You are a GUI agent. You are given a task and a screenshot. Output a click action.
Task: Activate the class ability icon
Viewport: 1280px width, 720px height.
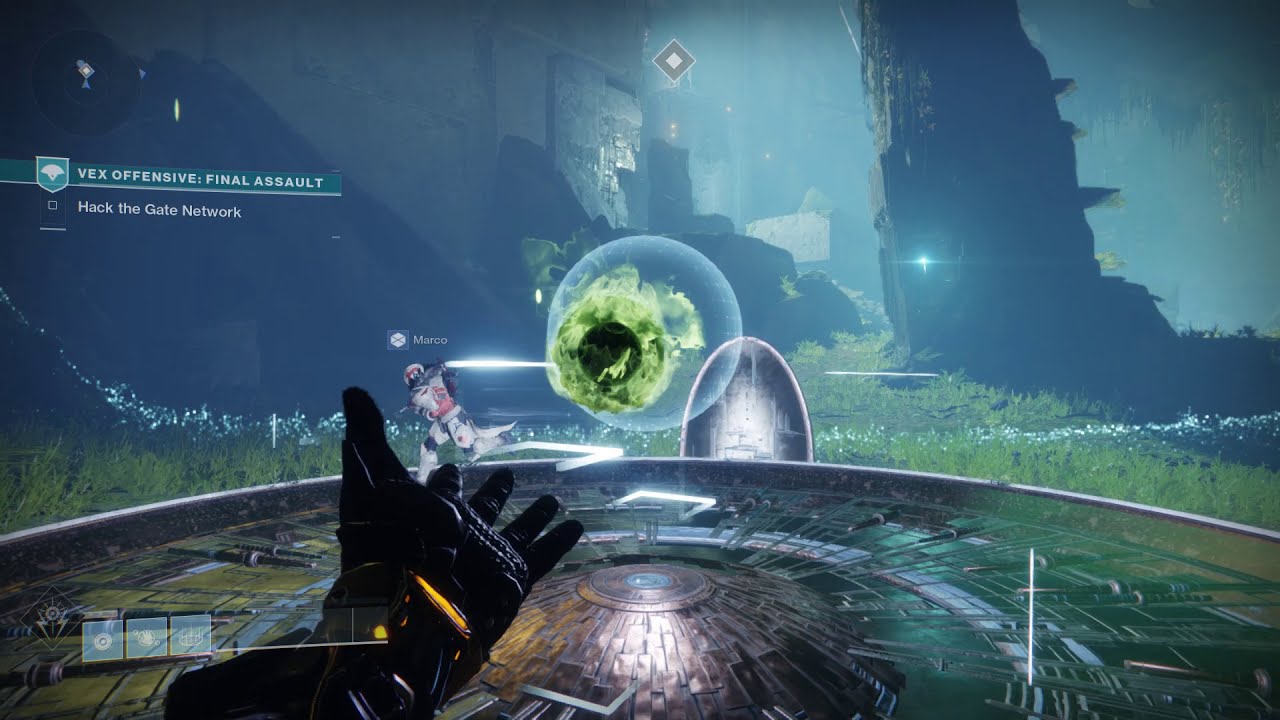tap(190, 636)
